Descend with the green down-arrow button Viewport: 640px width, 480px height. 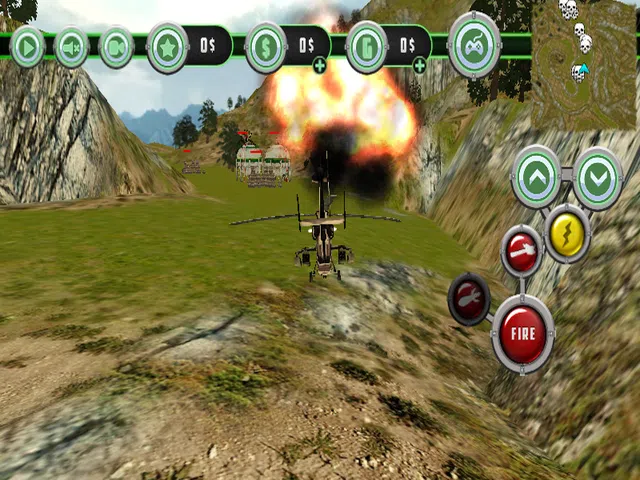tap(598, 177)
